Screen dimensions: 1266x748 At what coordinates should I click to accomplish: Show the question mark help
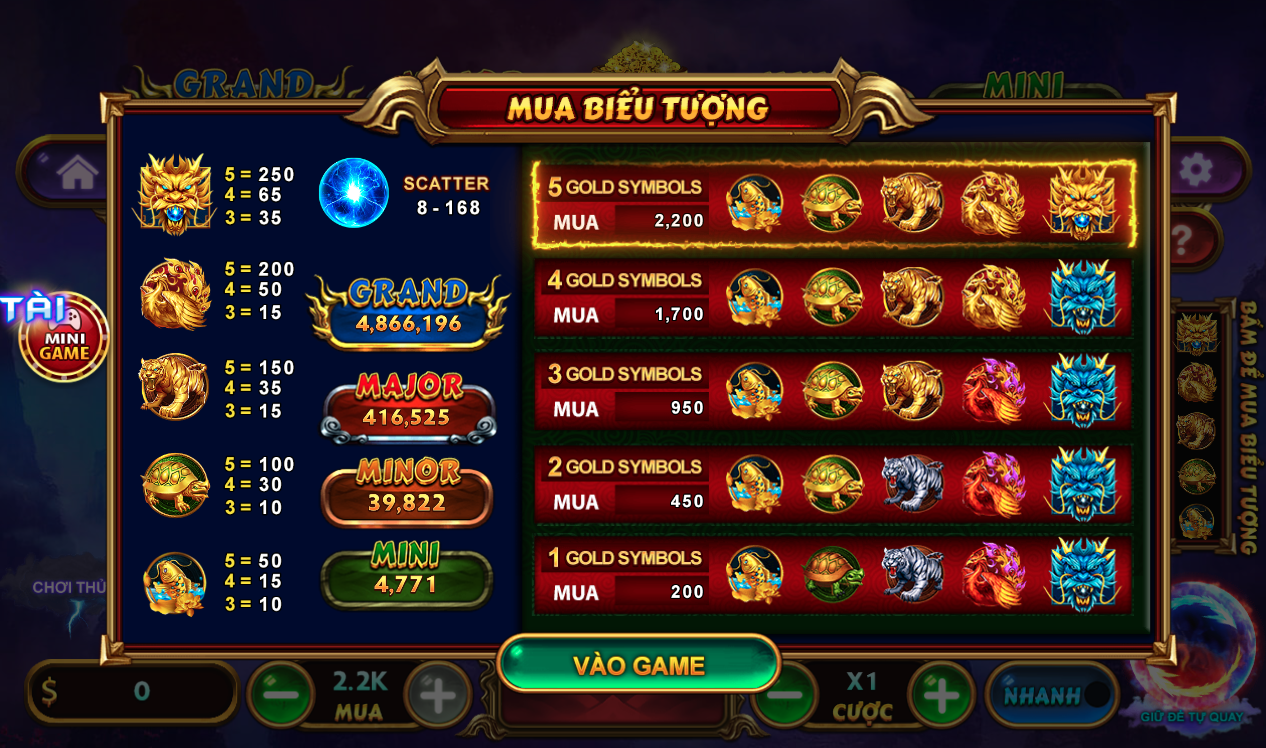point(1183,240)
